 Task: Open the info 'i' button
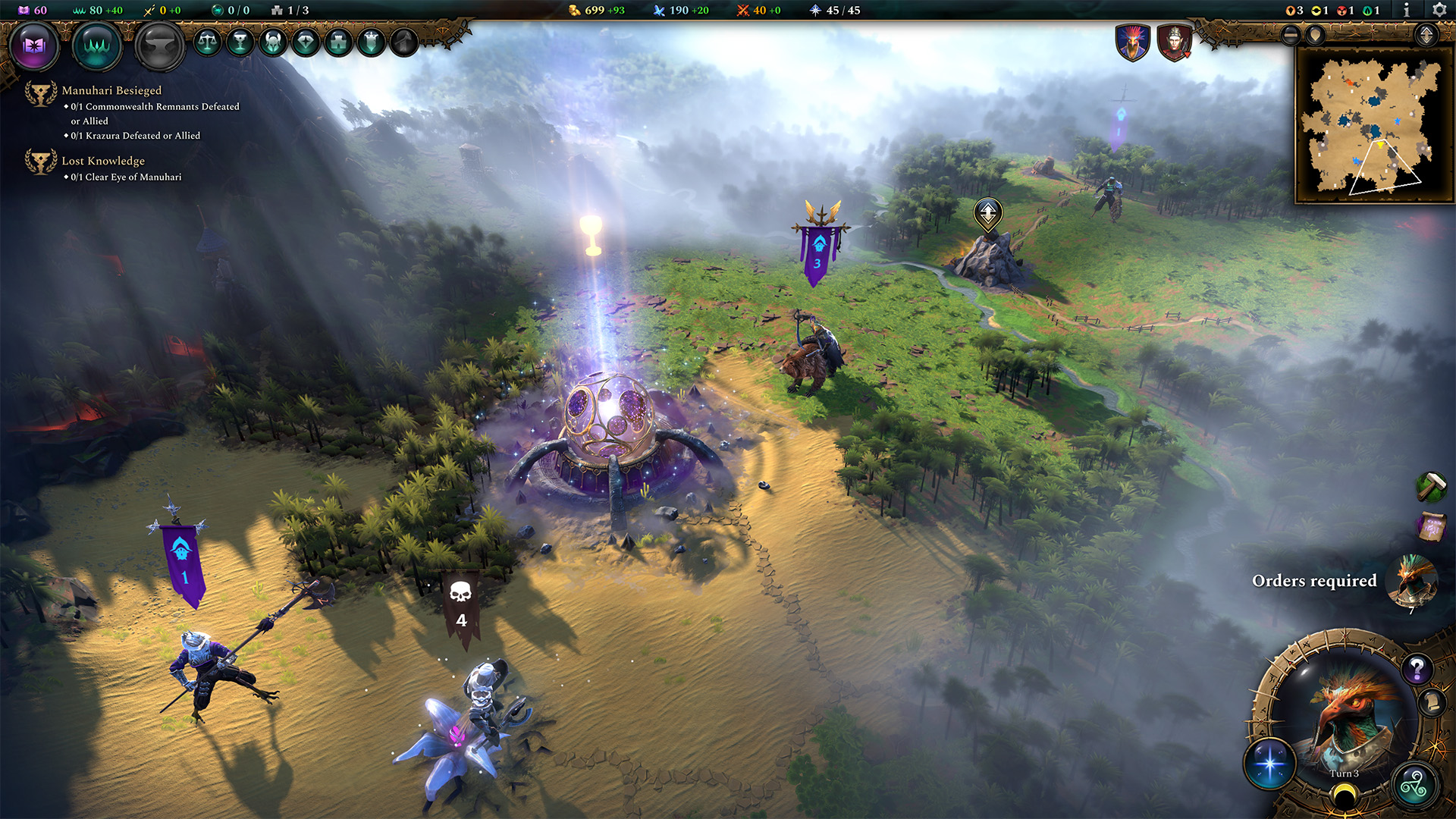pos(1407,10)
